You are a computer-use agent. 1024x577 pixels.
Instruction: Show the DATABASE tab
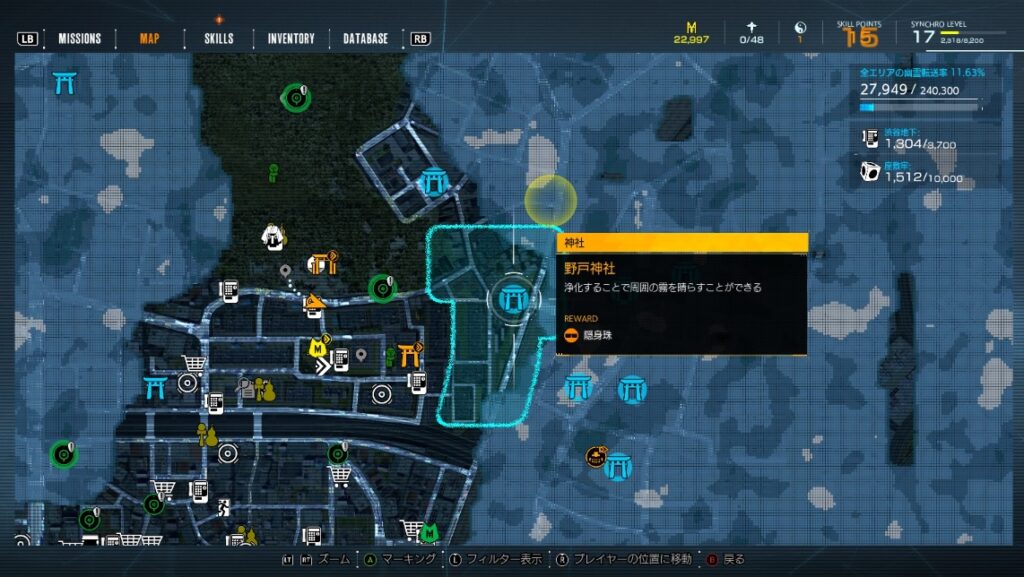pos(366,39)
